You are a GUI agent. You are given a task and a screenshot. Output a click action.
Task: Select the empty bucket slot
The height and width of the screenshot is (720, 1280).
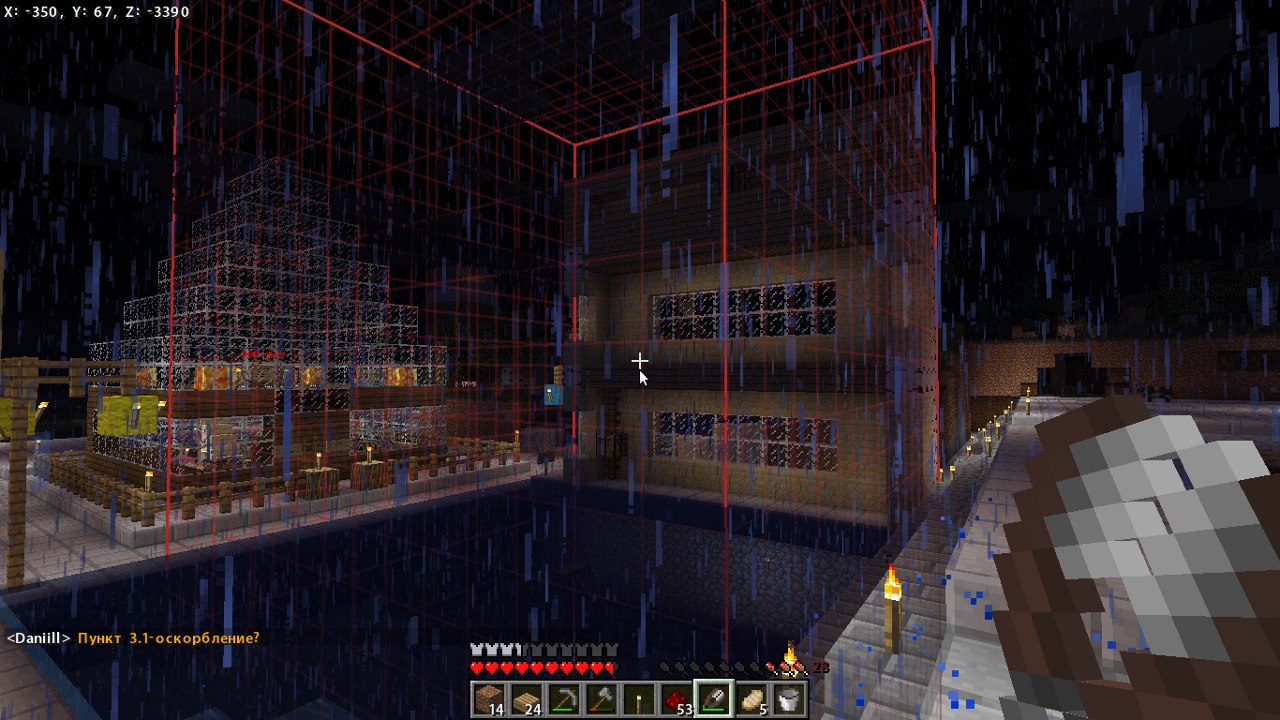pyautogui.click(x=788, y=699)
